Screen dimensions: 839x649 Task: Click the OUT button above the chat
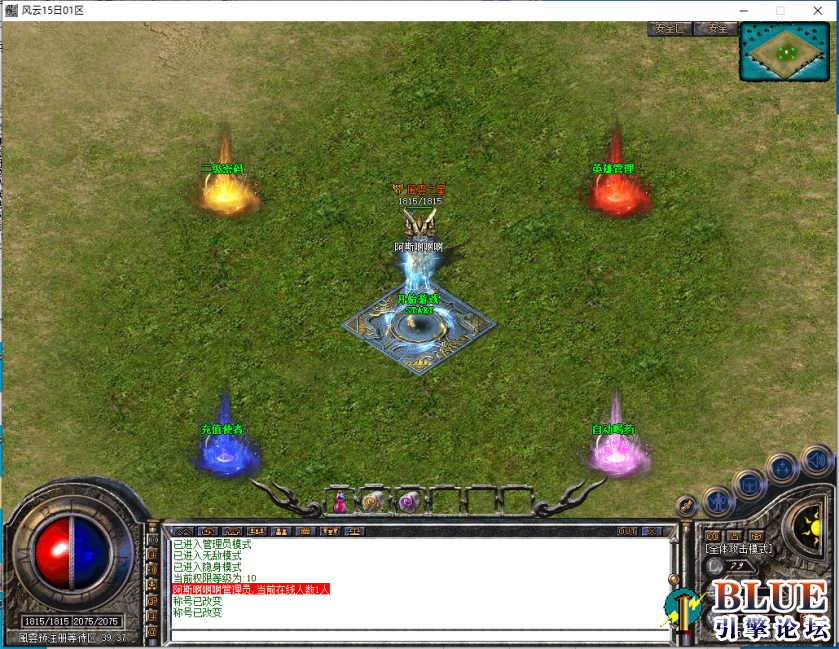pyautogui.click(x=627, y=531)
